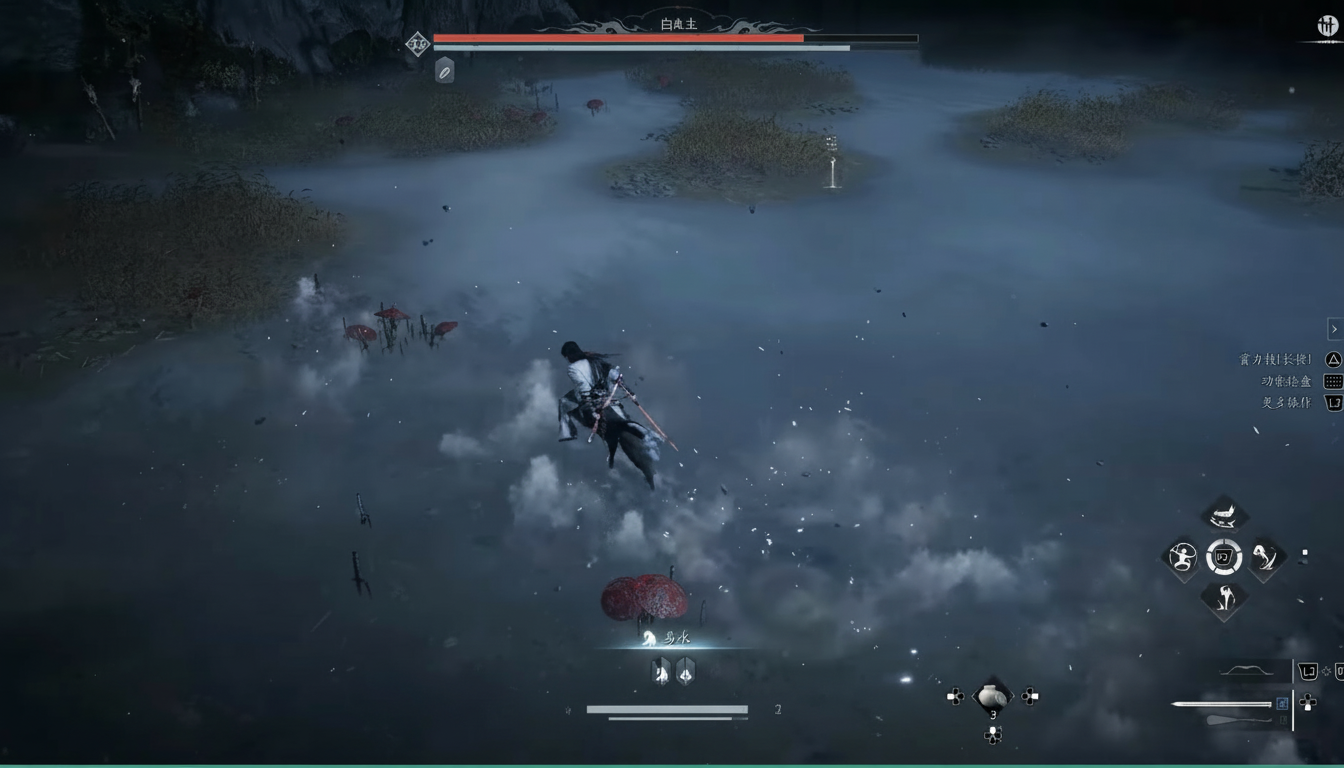
Task: Select the first skill icon under 易水
Action: [x=660, y=673]
